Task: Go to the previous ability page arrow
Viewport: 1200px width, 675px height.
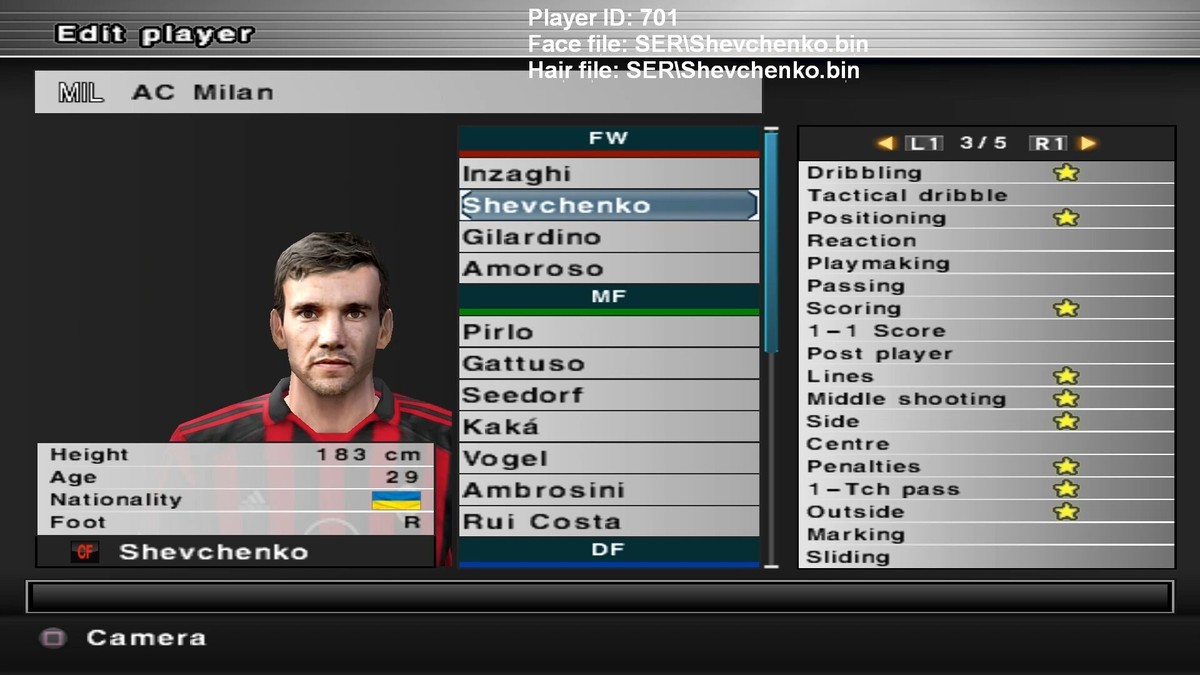Action: pos(885,143)
